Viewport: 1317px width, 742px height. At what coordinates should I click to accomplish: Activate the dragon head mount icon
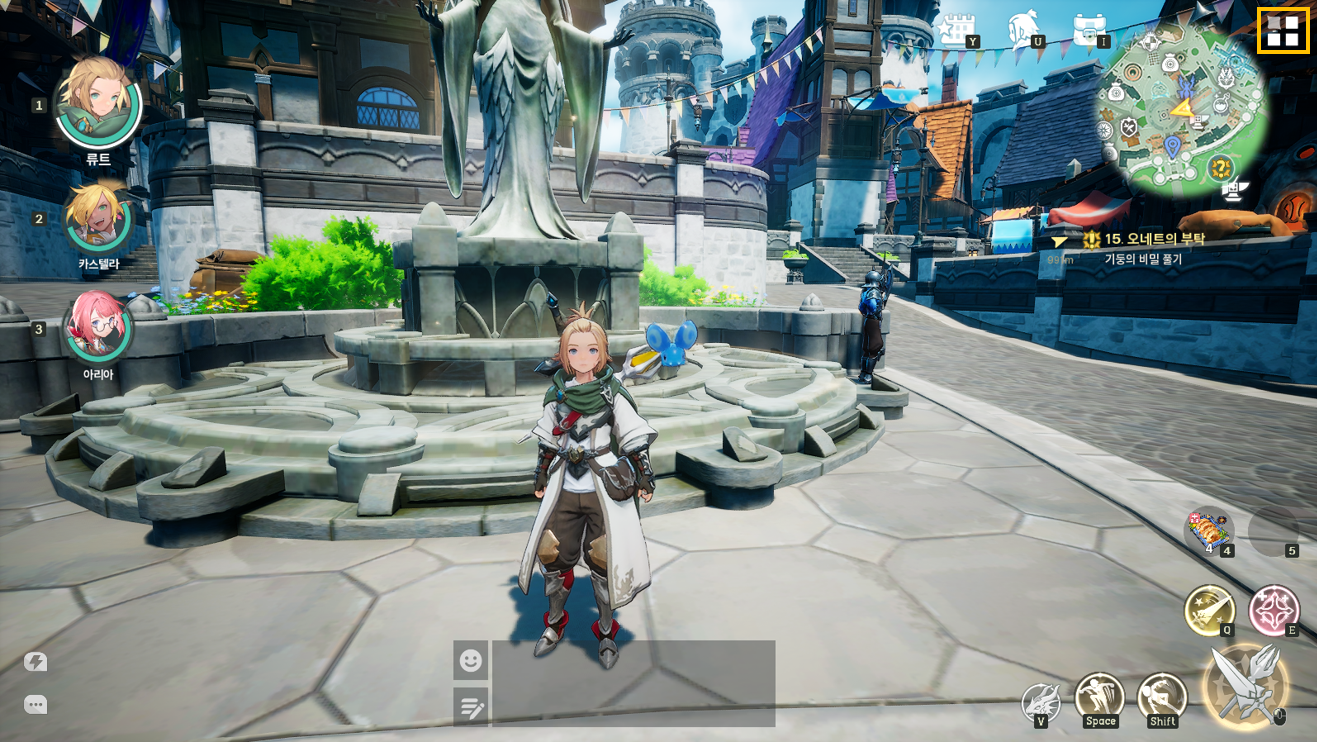(1040, 700)
